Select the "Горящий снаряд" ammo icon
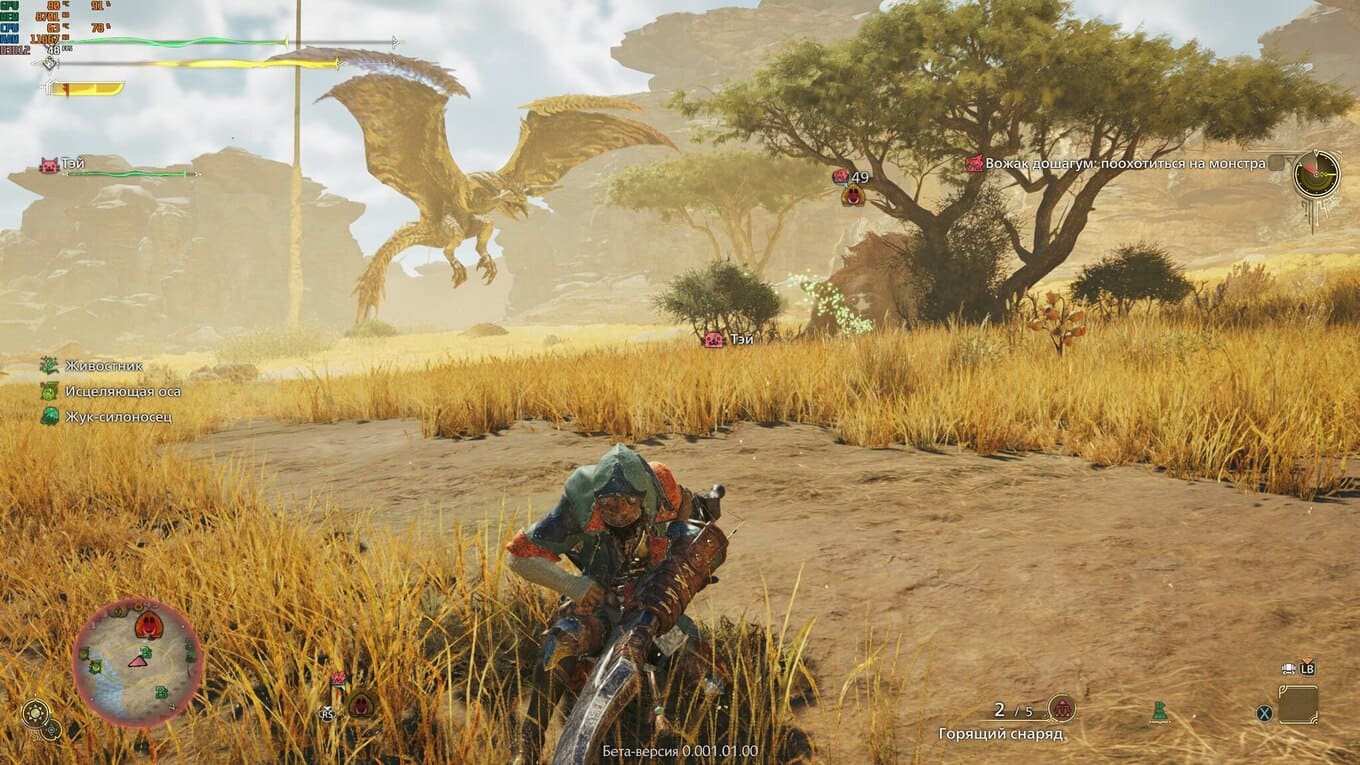Image resolution: width=1360 pixels, height=765 pixels. [1061, 709]
